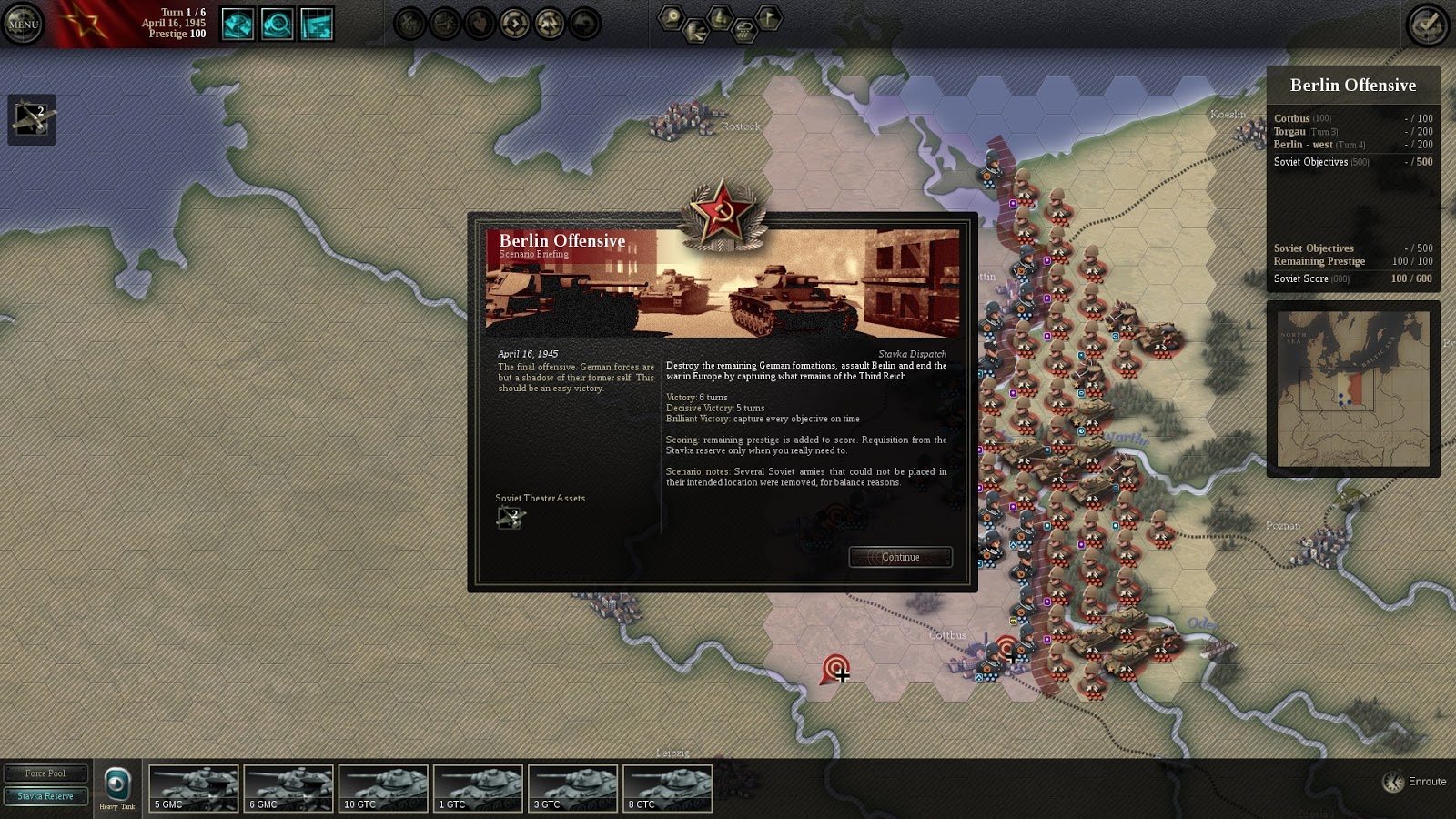Open the minimap of Europe
Image resolution: width=1456 pixels, height=819 pixels.
click(1353, 389)
